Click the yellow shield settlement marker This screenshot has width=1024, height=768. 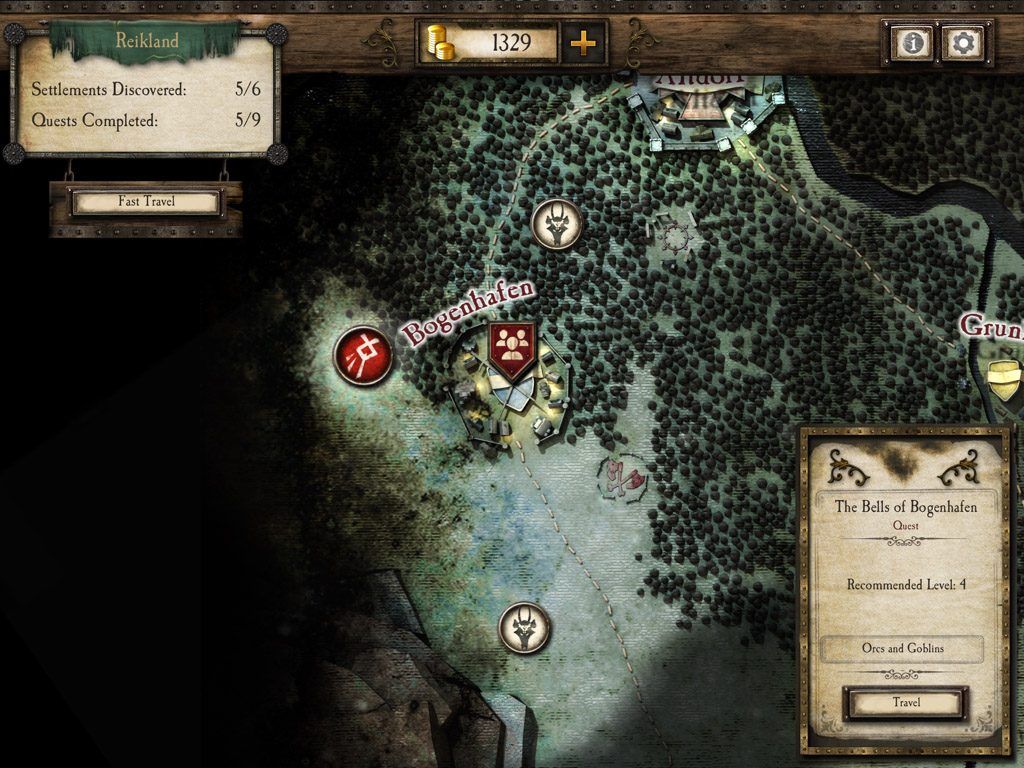click(x=1004, y=380)
